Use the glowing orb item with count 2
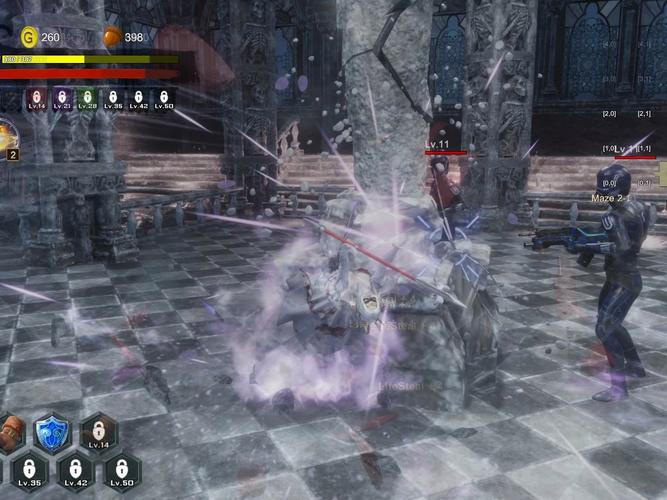Viewport: 667px width, 500px height. [6, 135]
